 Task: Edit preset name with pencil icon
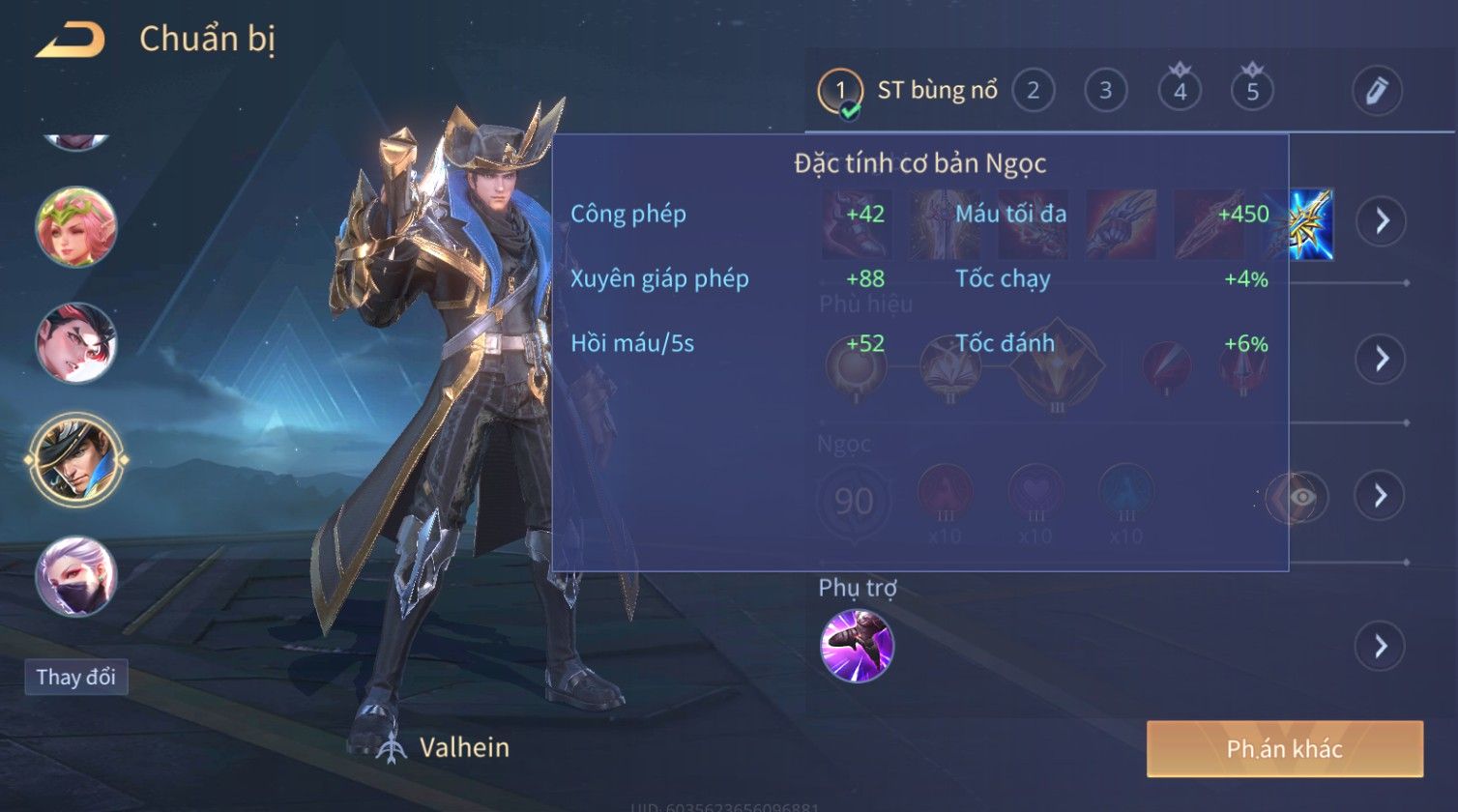[x=1377, y=92]
